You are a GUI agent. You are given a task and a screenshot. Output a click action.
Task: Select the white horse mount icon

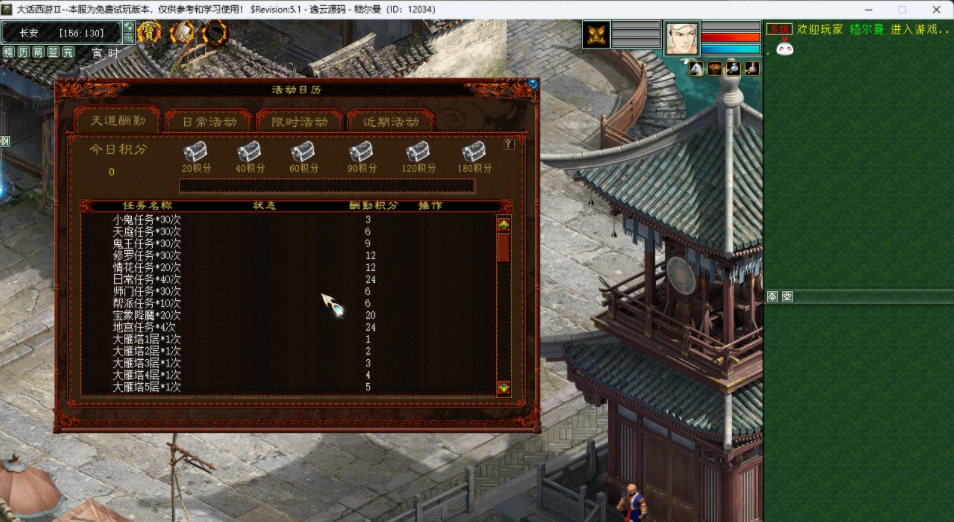point(695,68)
